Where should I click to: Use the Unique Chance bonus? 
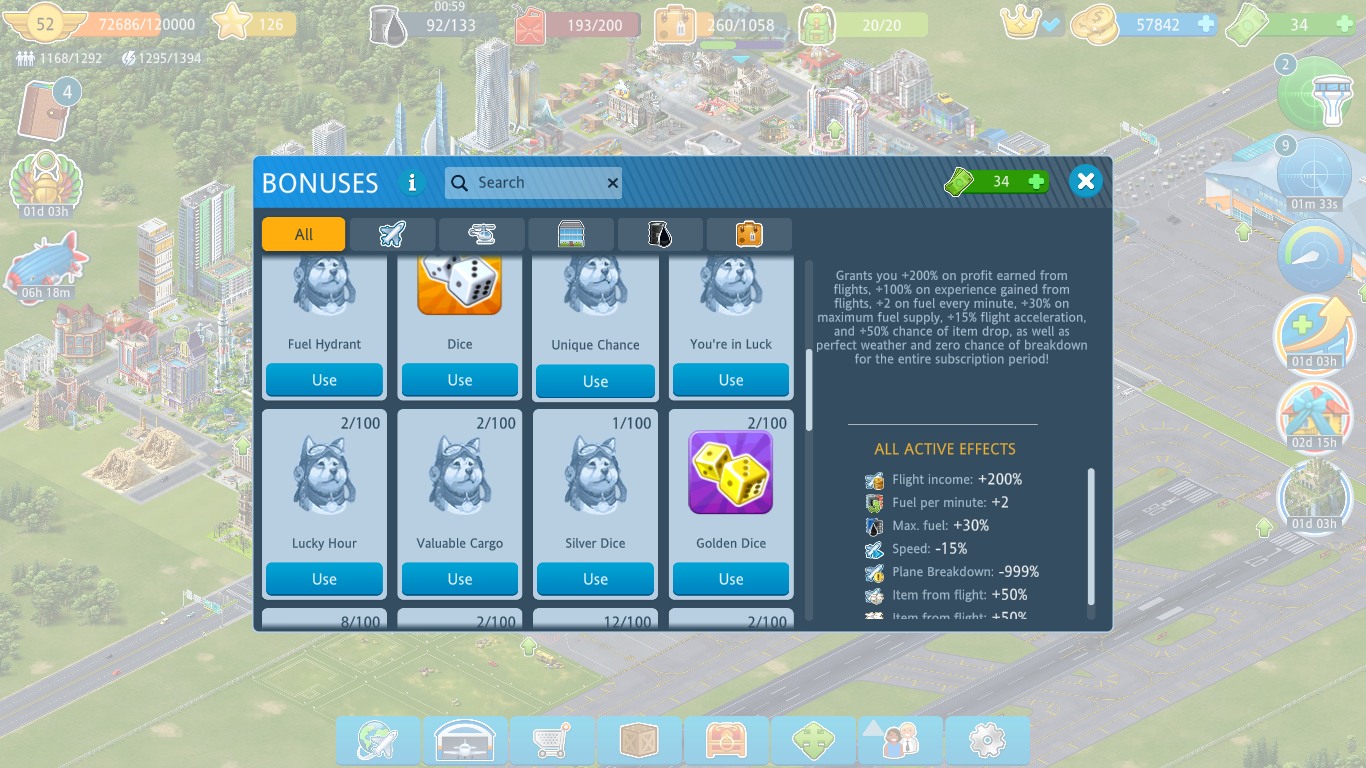pos(595,381)
